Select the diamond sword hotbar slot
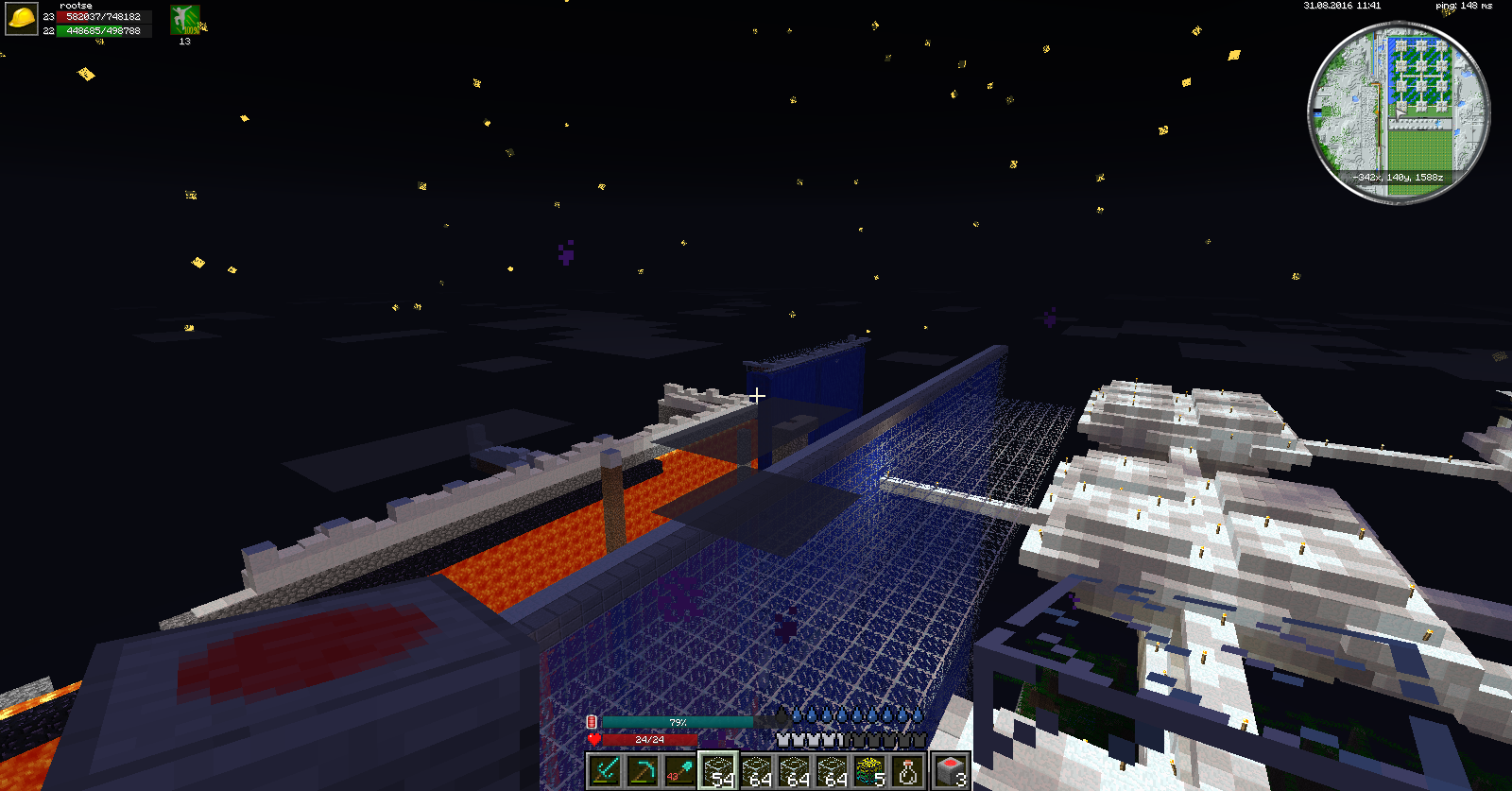The image size is (1512, 791). (605, 771)
